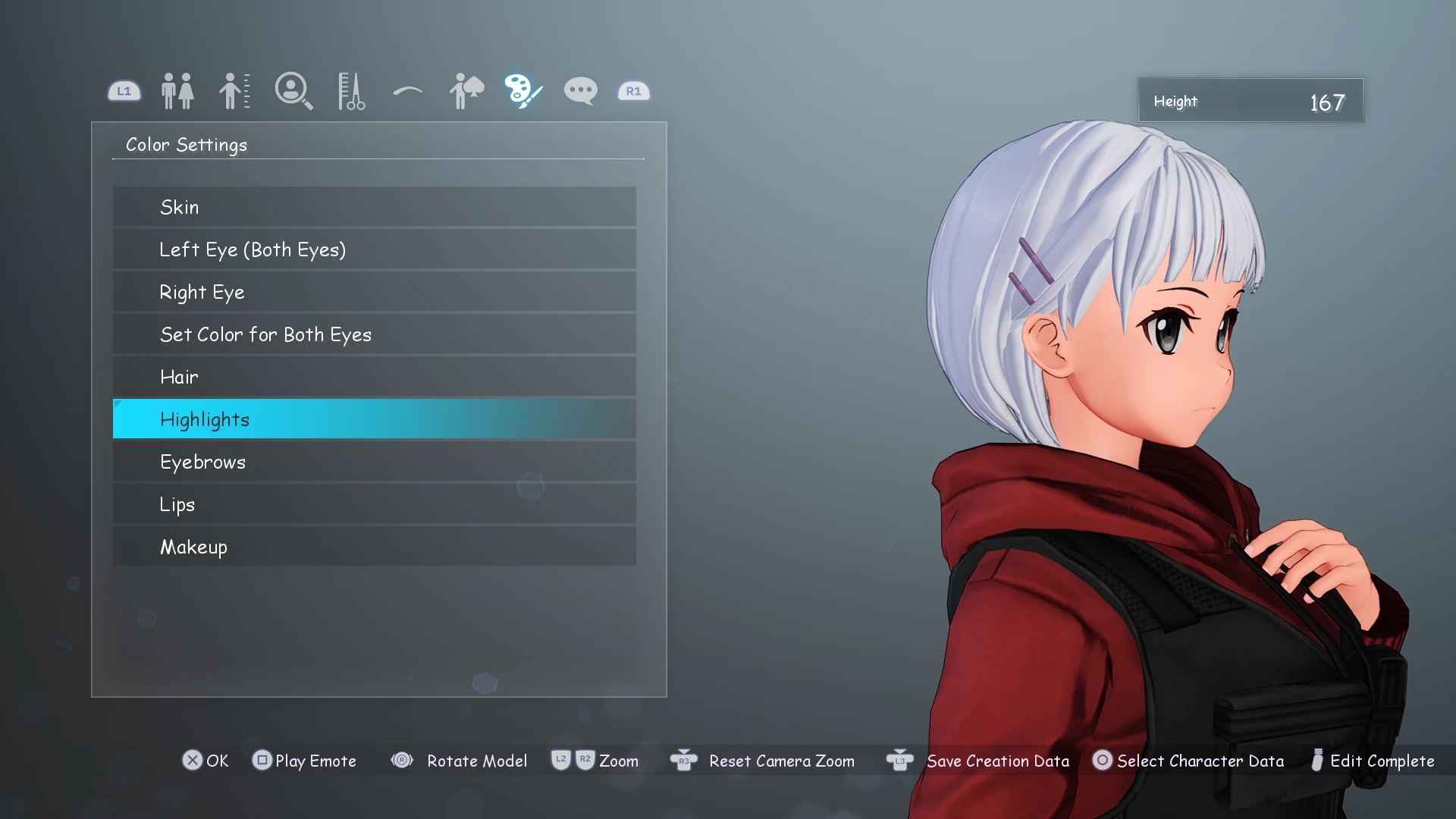Open the Hair color setting
Screen dimensions: 1456x819
[x=374, y=377]
